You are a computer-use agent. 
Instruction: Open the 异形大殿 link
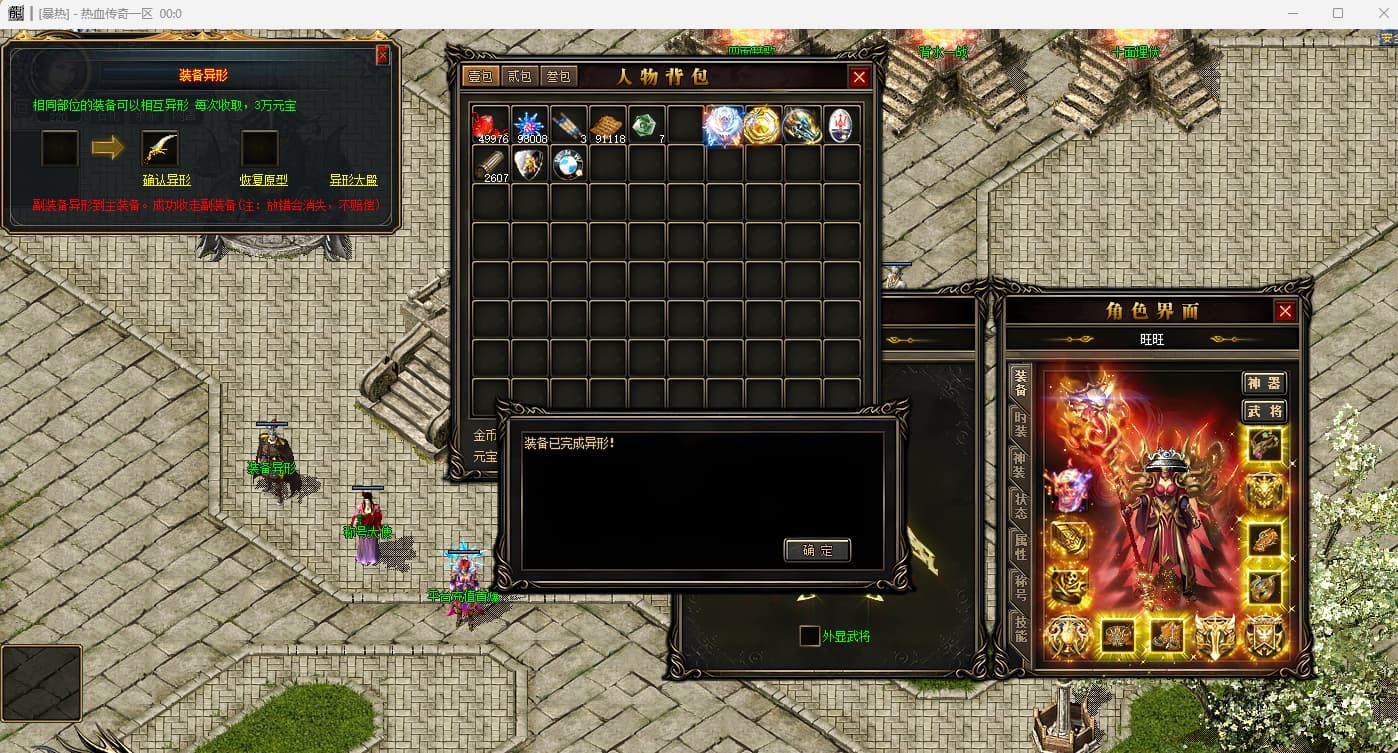(x=353, y=180)
